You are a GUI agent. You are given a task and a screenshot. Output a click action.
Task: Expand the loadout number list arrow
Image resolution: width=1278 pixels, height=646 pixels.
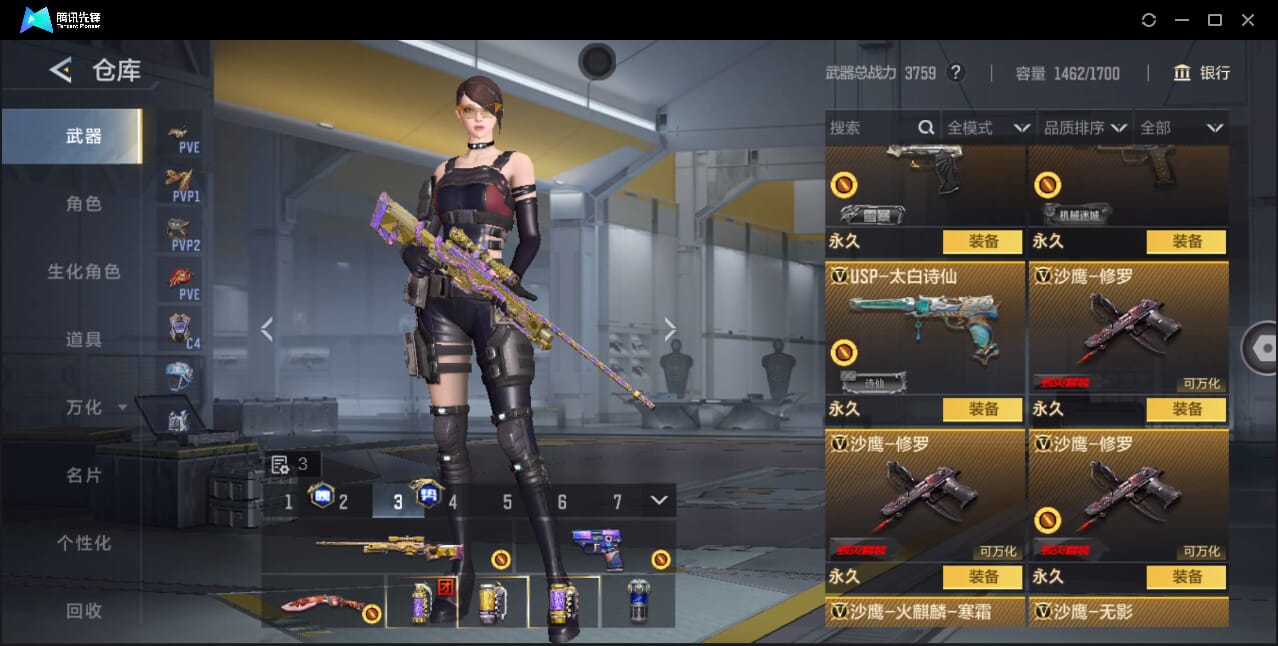pyautogui.click(x=658, y=500)
